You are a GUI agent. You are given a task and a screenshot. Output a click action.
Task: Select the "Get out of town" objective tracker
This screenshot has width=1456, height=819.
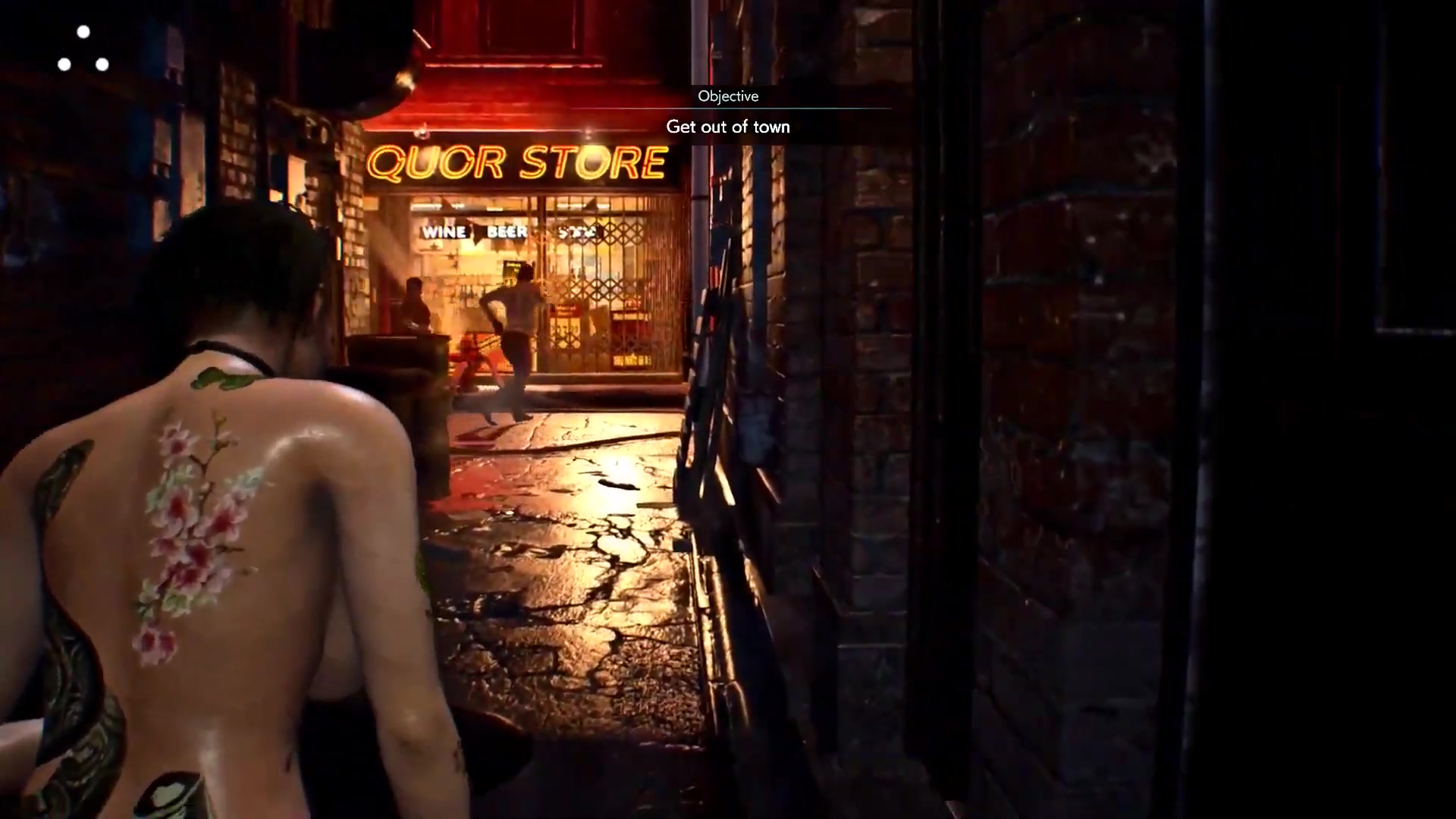728,127
